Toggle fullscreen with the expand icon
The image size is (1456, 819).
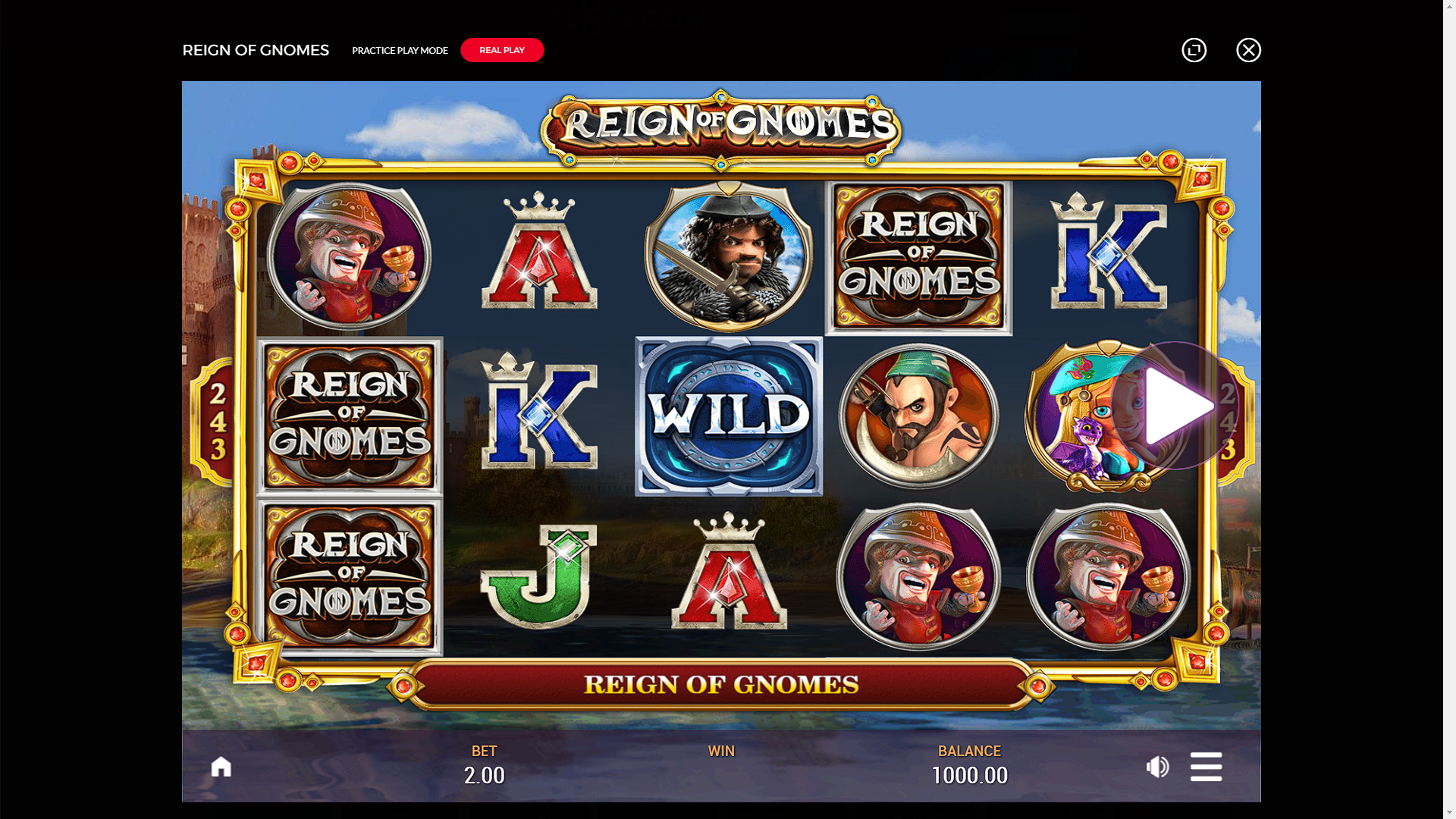(1194, 50)
